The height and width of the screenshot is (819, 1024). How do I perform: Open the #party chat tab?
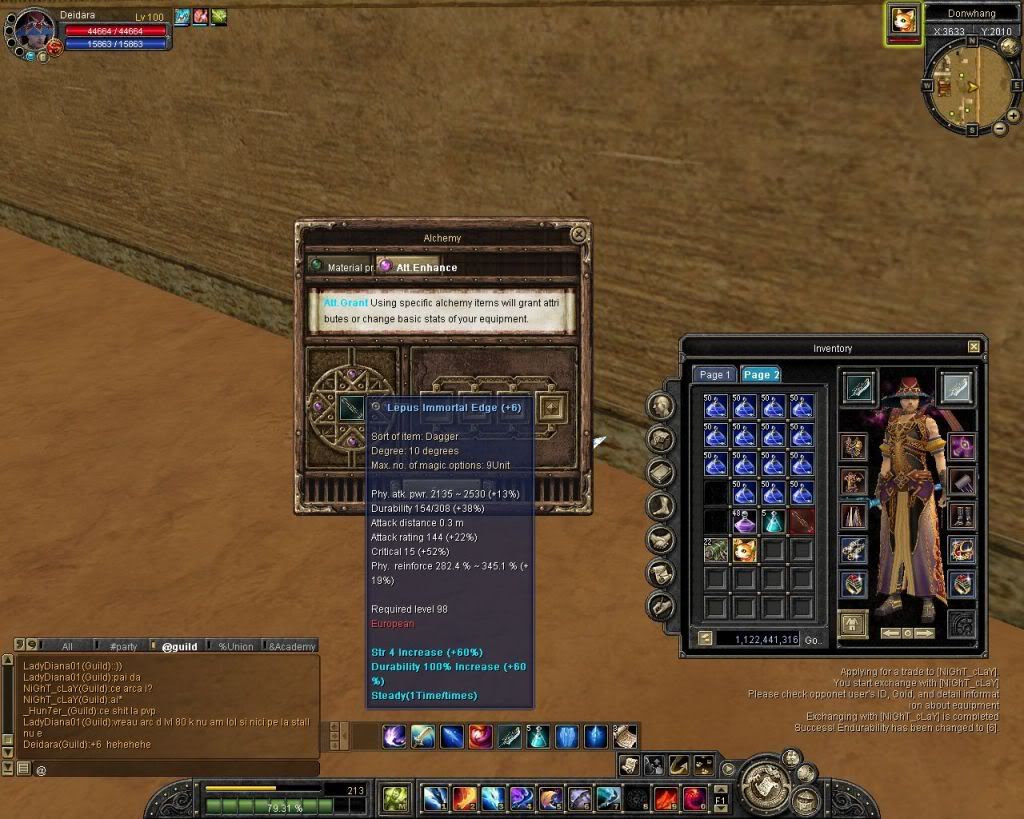(123, 646)
